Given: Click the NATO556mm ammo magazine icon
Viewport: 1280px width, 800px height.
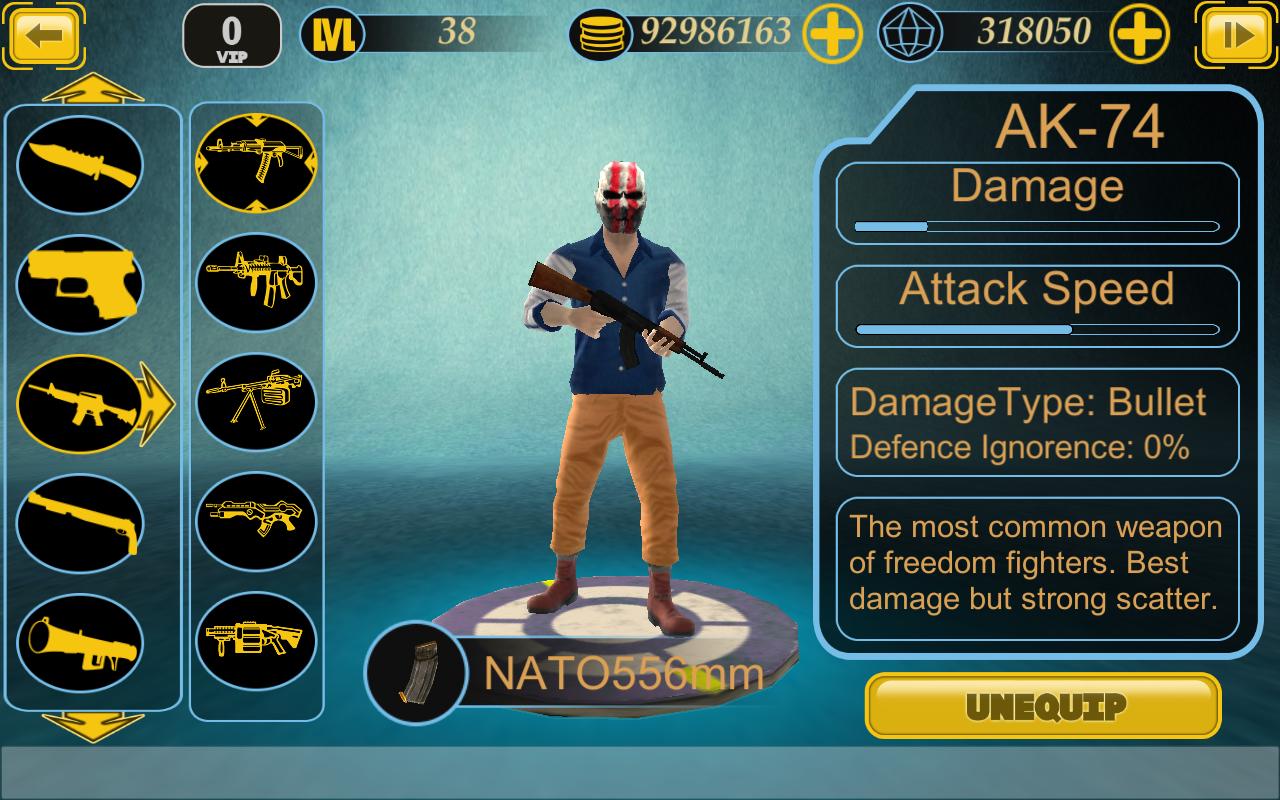Looking at the screenshot, I should [416, 672].
